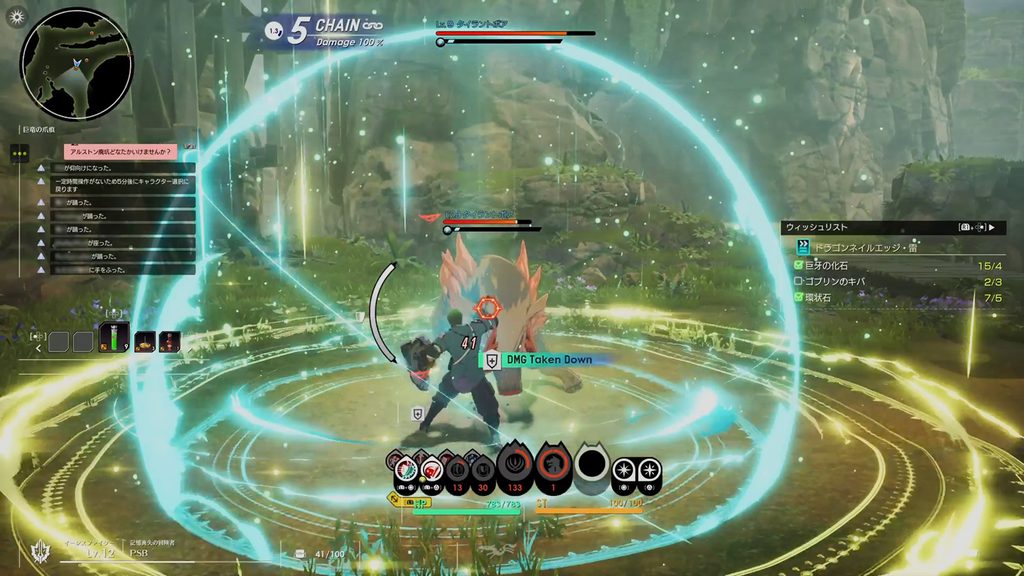Select the green potion item slot
The image size is (1024, 576).
click(112, 340)
